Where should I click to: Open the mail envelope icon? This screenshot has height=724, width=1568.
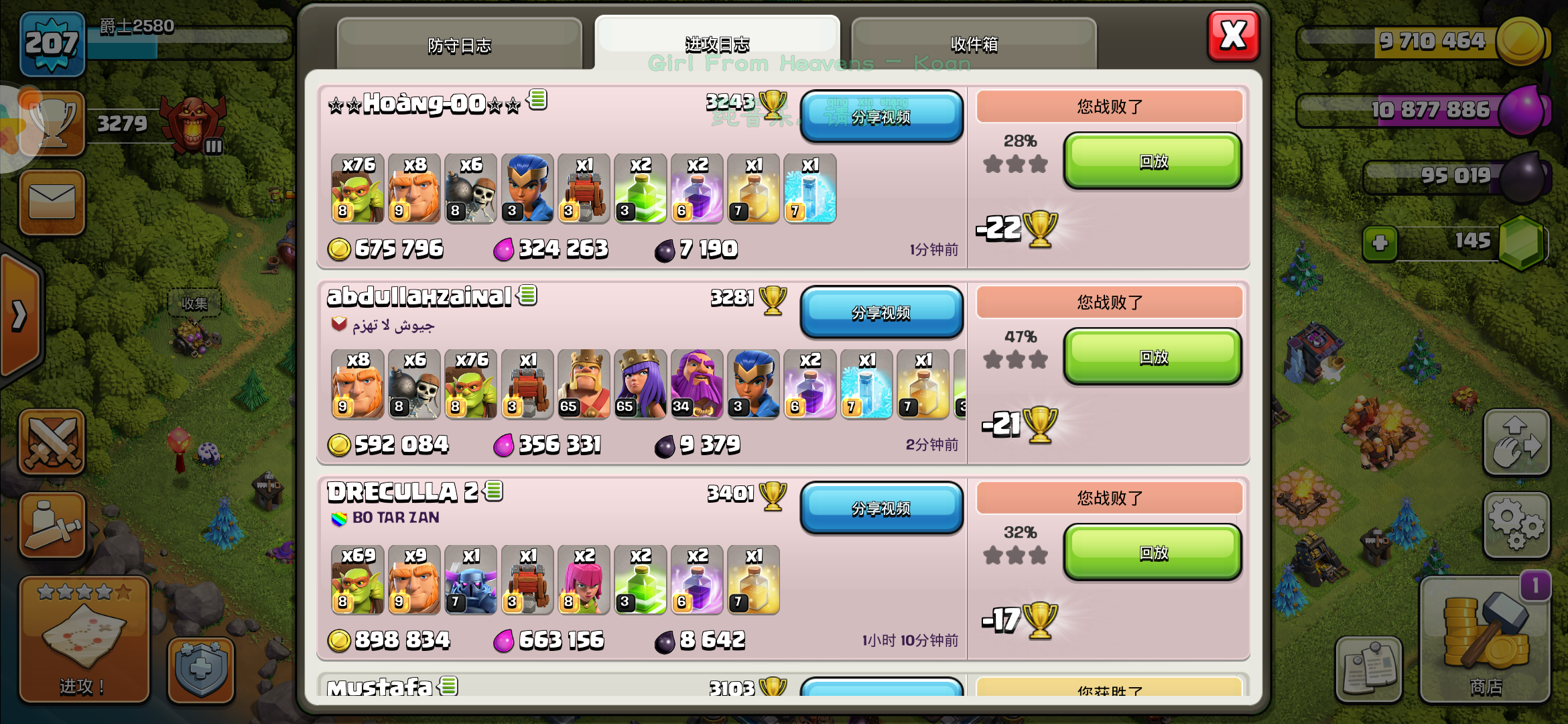click(52, 203)
